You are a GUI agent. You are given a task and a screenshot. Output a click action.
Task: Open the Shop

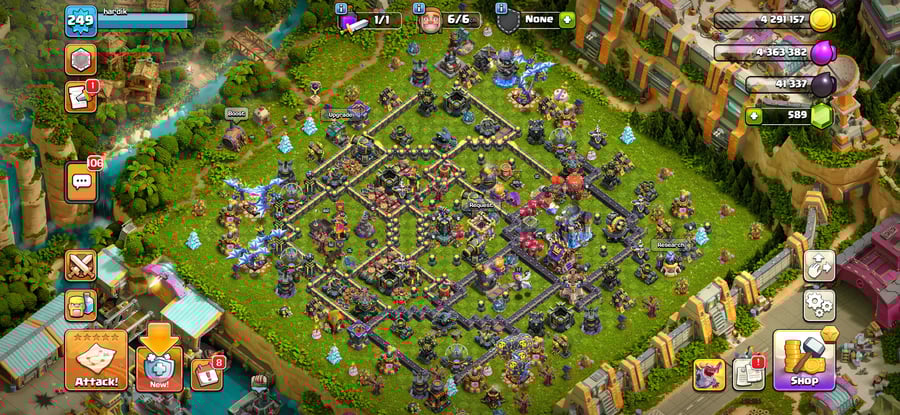(804, 360)
